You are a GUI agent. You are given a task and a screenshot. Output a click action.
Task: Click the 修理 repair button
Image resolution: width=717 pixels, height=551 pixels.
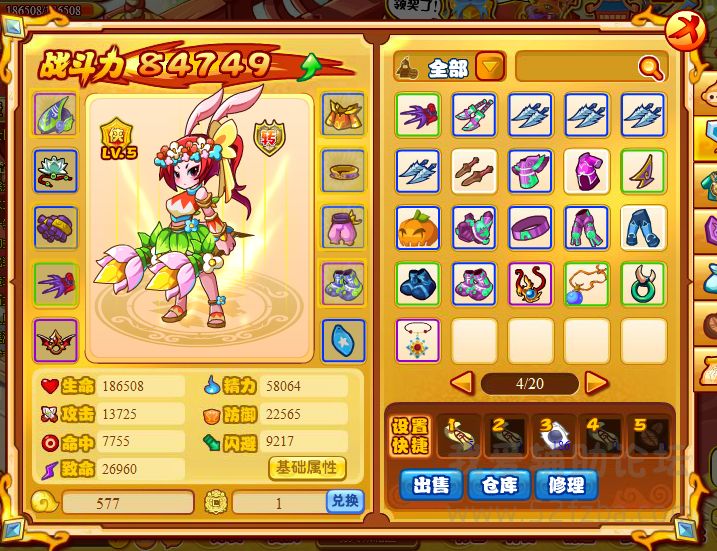[565, 485]
